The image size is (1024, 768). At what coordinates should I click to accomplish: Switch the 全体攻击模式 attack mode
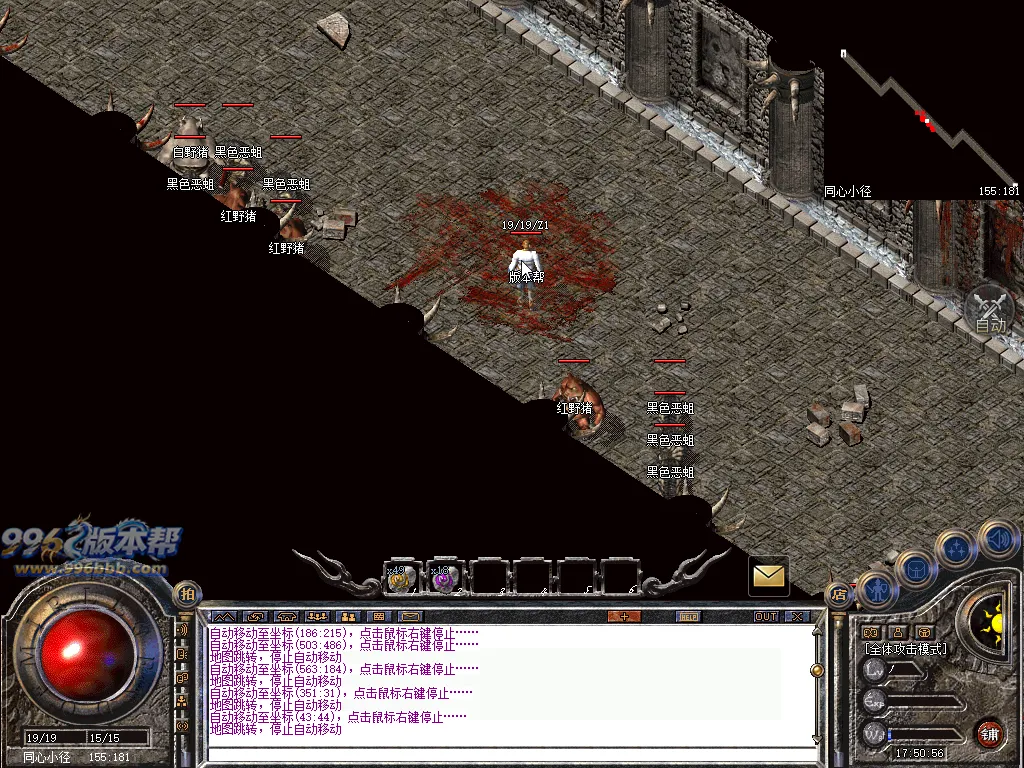906,649
